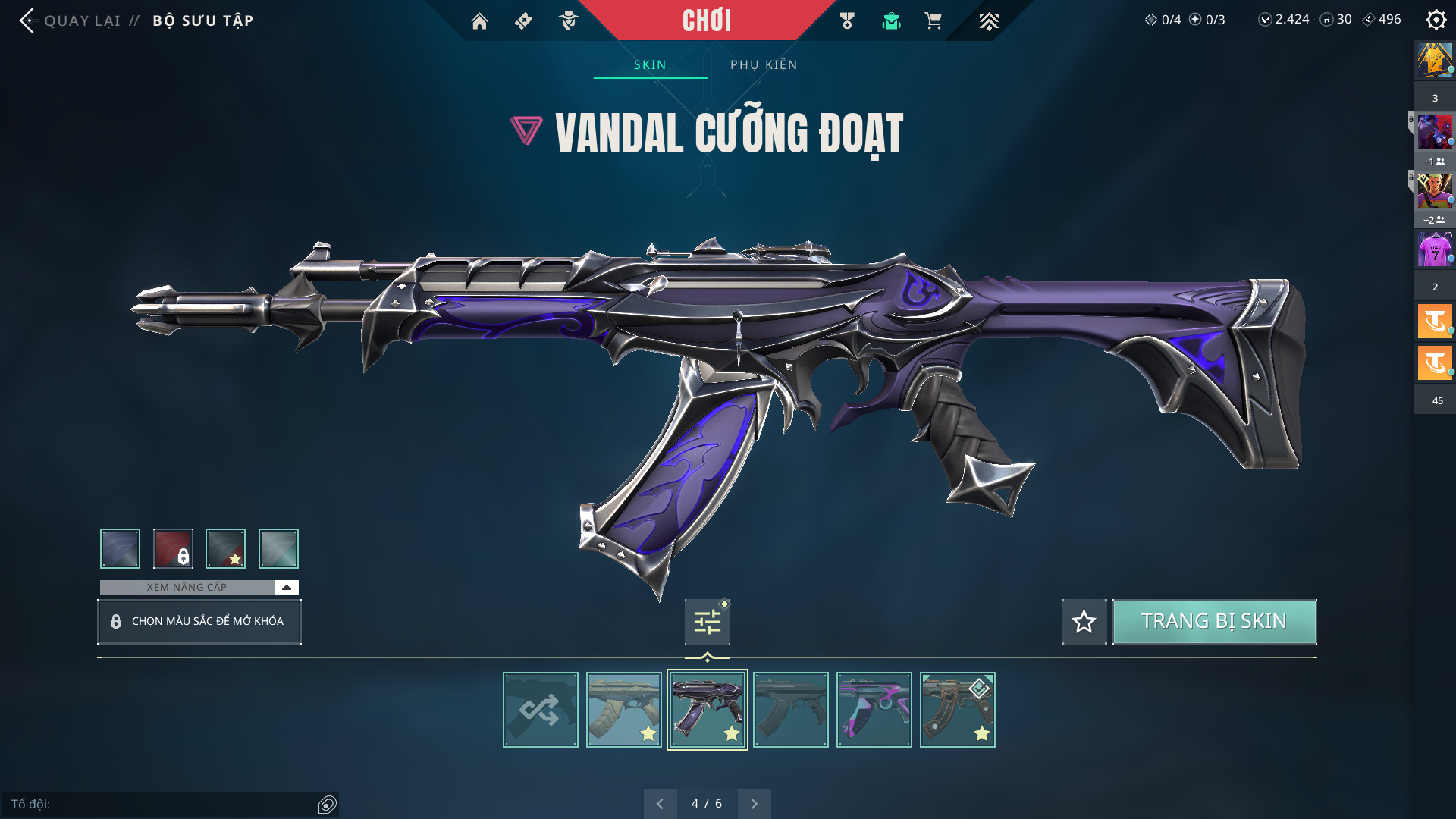This screenshot has height=819, width=1456.
Task: Equip skin with TRANG BỊ SKIN
Action: click(x=1214, y=622)
